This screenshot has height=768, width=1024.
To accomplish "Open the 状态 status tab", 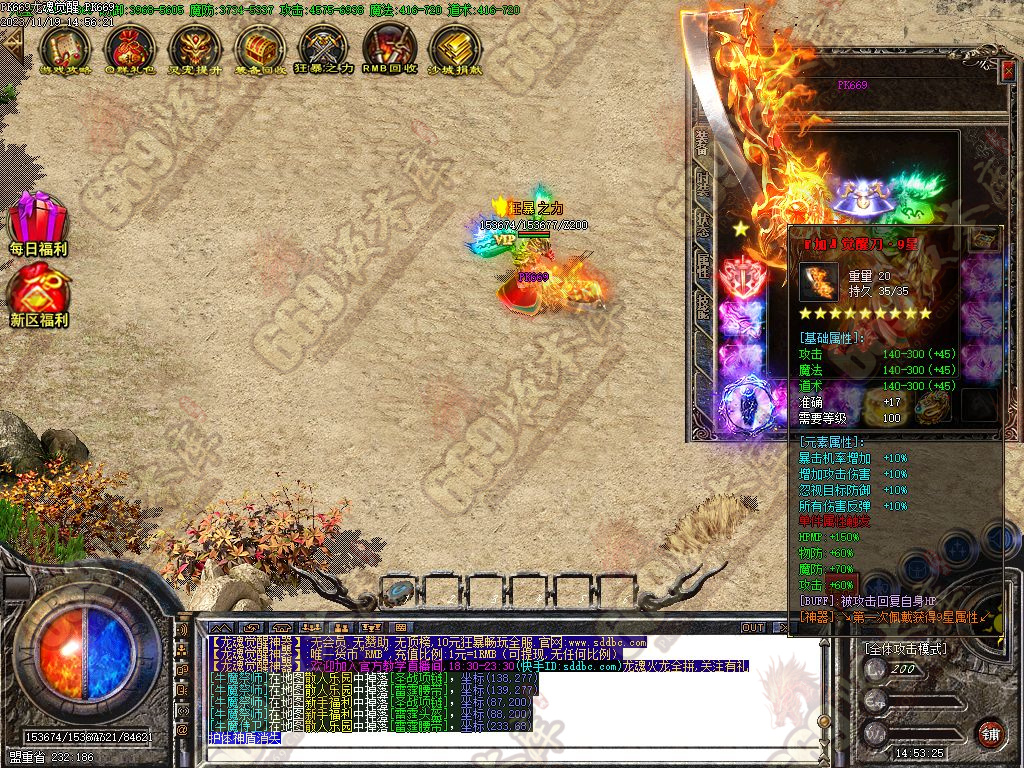I will point(702,223).
